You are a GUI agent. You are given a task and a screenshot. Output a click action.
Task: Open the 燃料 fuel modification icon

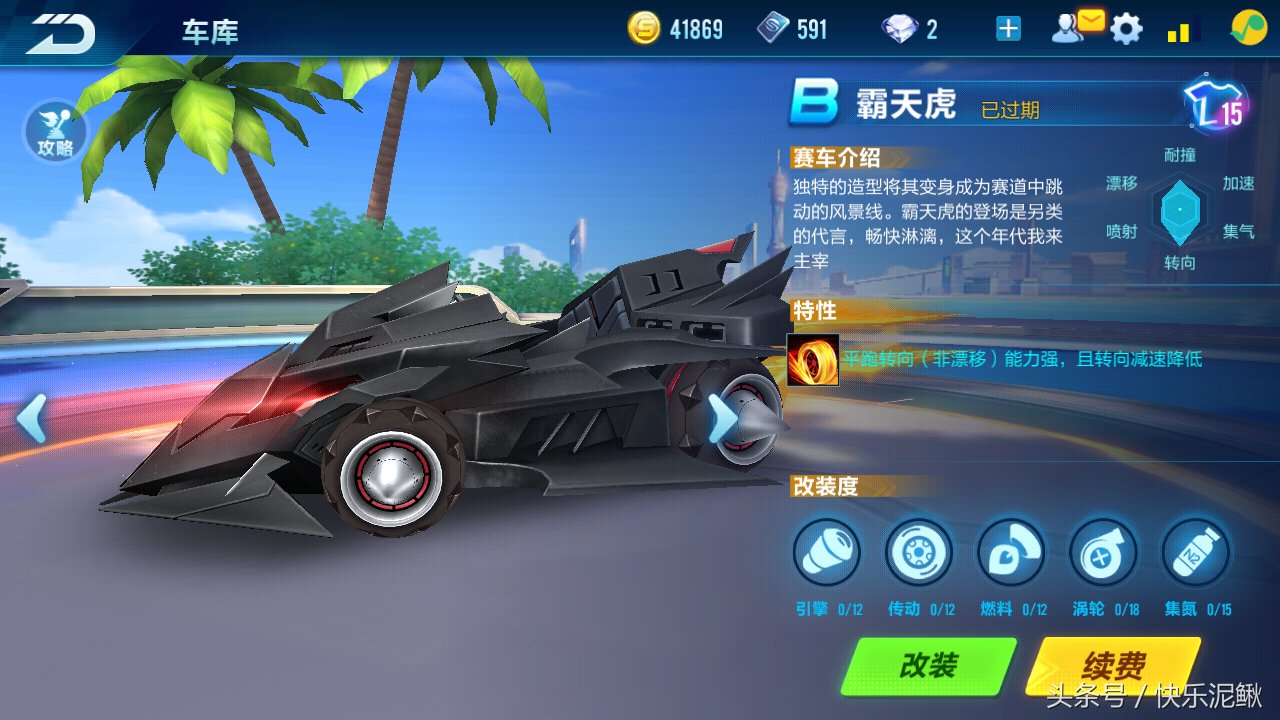click(1011, 551)
